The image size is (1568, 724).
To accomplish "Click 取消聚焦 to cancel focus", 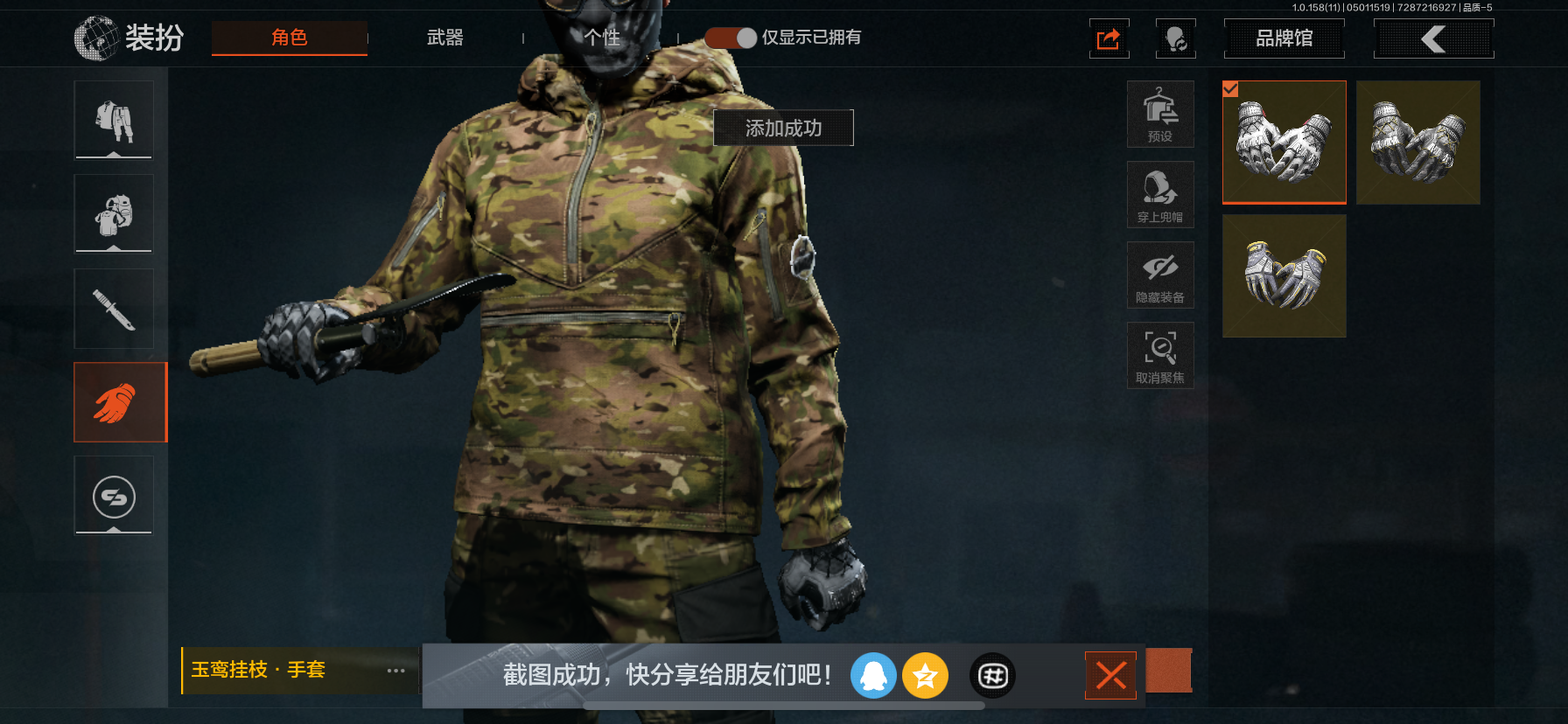I will click(1160, 355).
